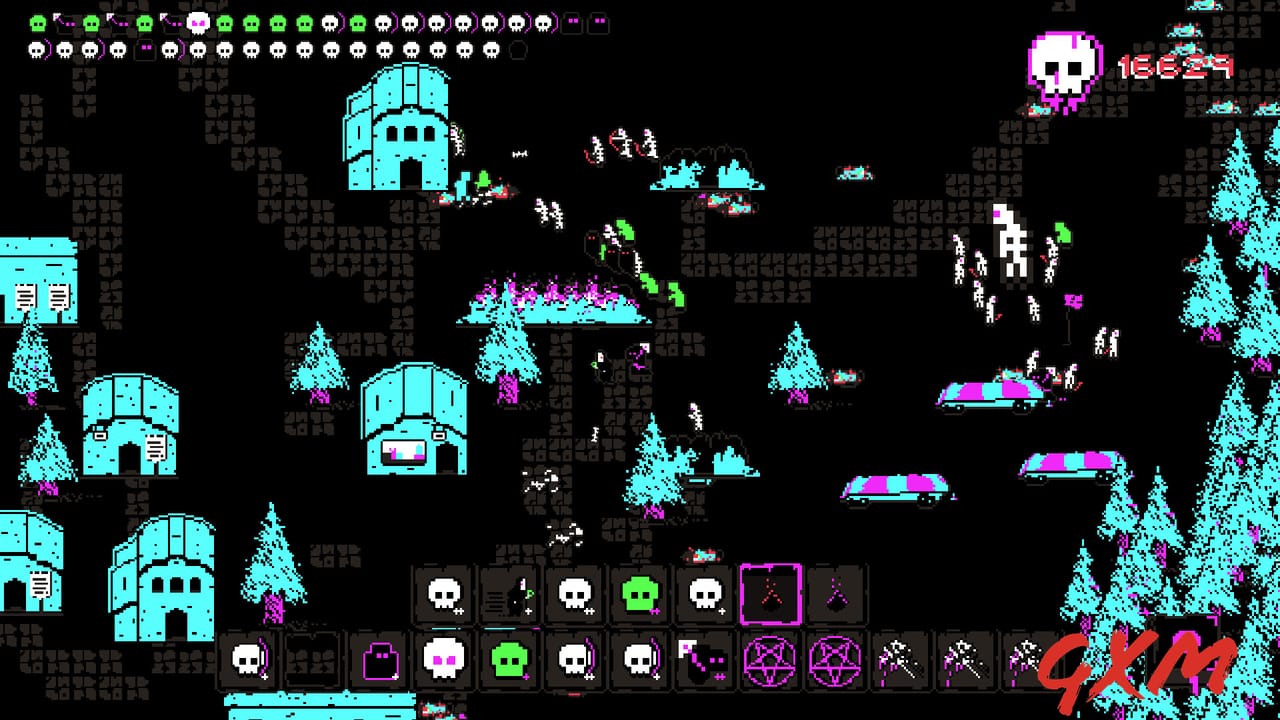Select the reaper-at-doorway ability icon
The height and width of the screenshot is (720, 1280).
(x=509, y=592)
